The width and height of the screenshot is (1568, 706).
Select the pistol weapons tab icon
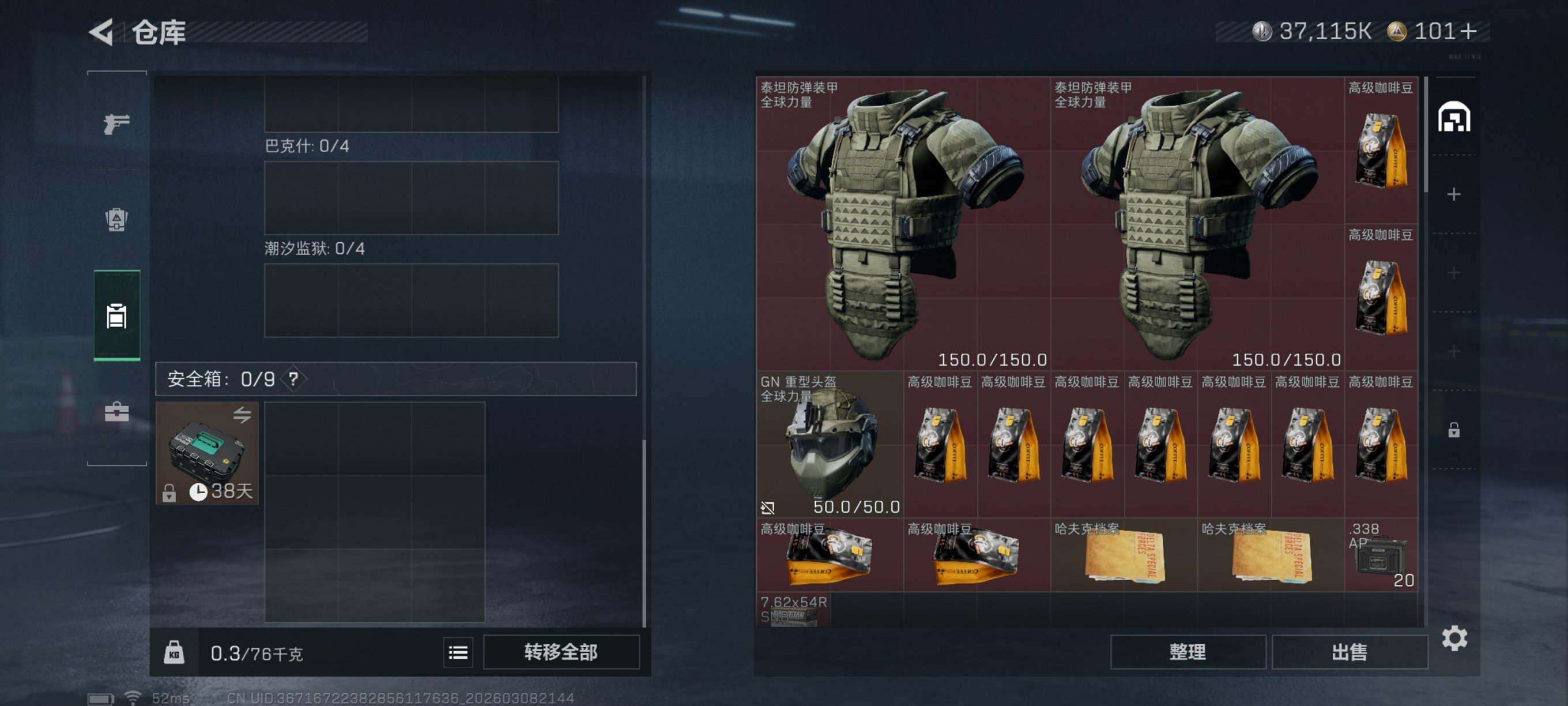[x=116, y=123]
